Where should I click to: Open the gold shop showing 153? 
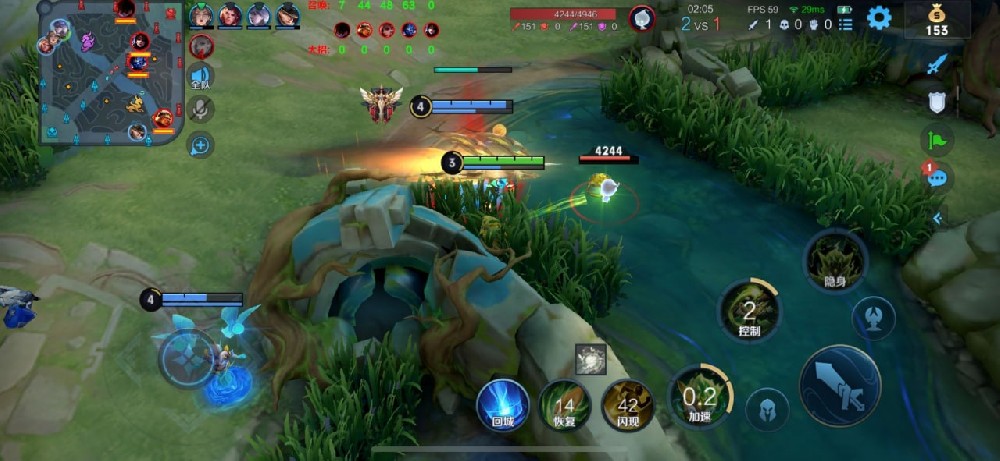pyautogui.click(x=936, y=20)
